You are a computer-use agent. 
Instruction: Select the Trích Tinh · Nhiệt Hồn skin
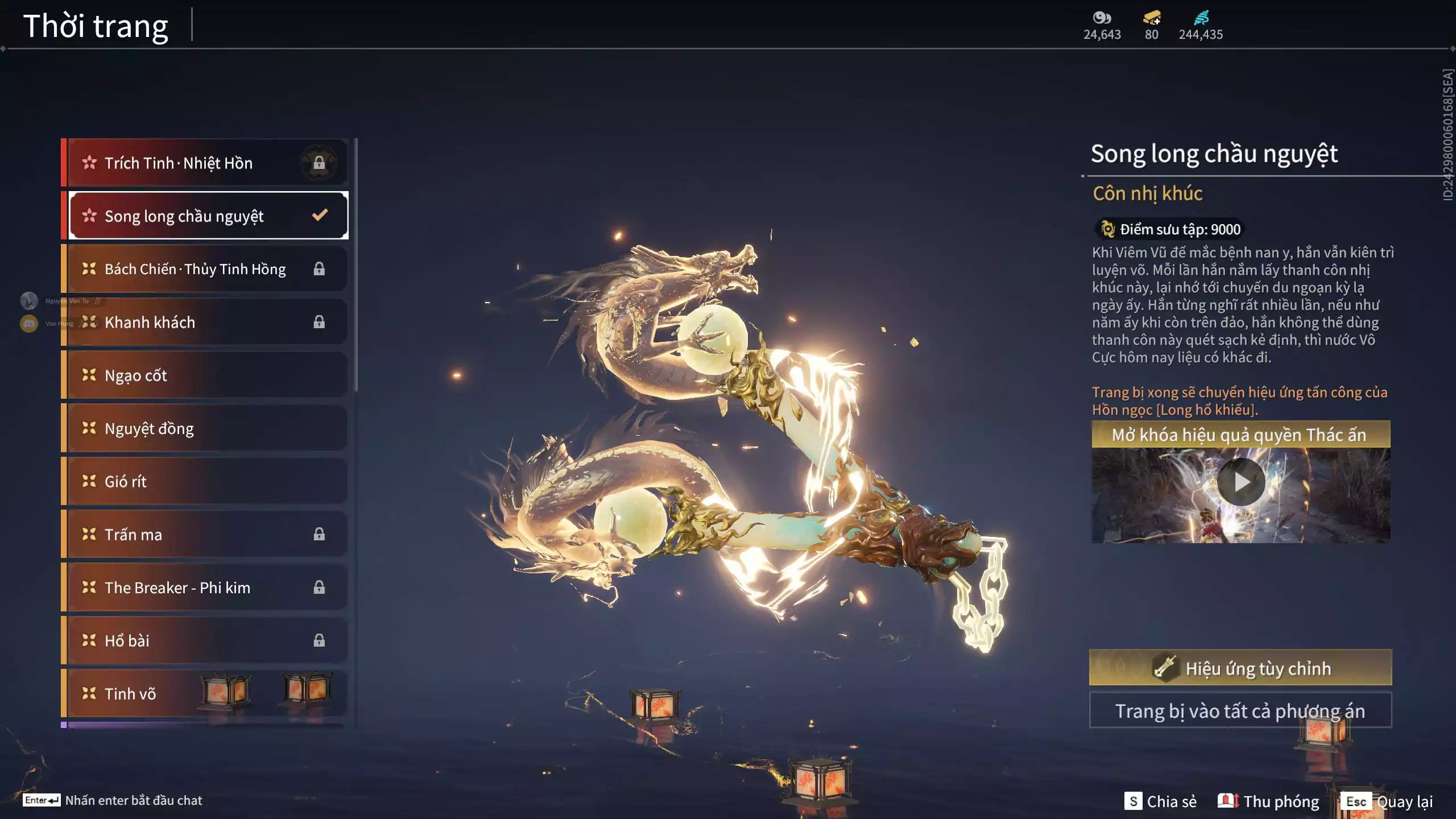pyautogui.click(x=205, y=163)
